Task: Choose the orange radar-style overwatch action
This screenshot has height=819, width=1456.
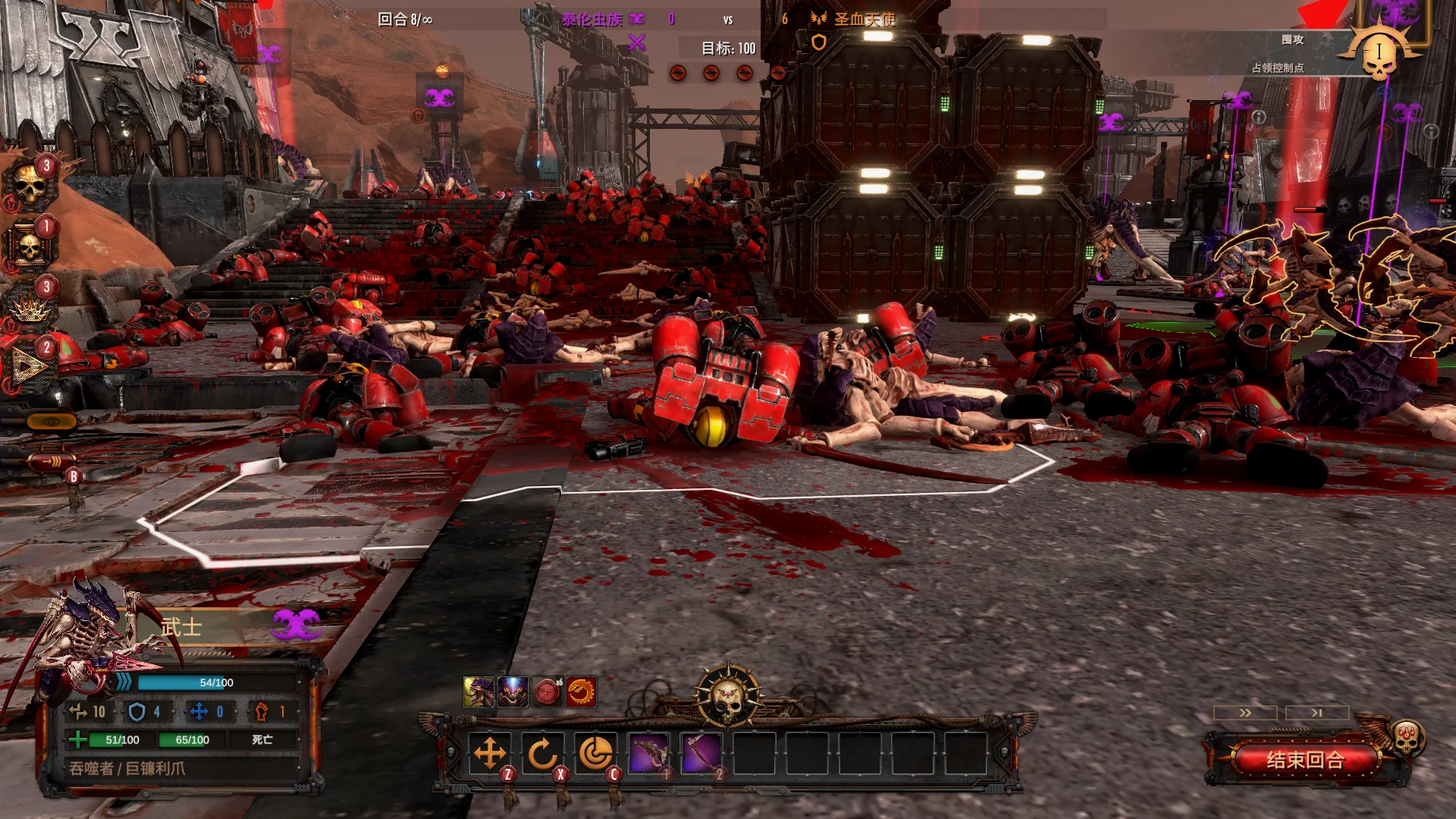Action: coord(595,754)
